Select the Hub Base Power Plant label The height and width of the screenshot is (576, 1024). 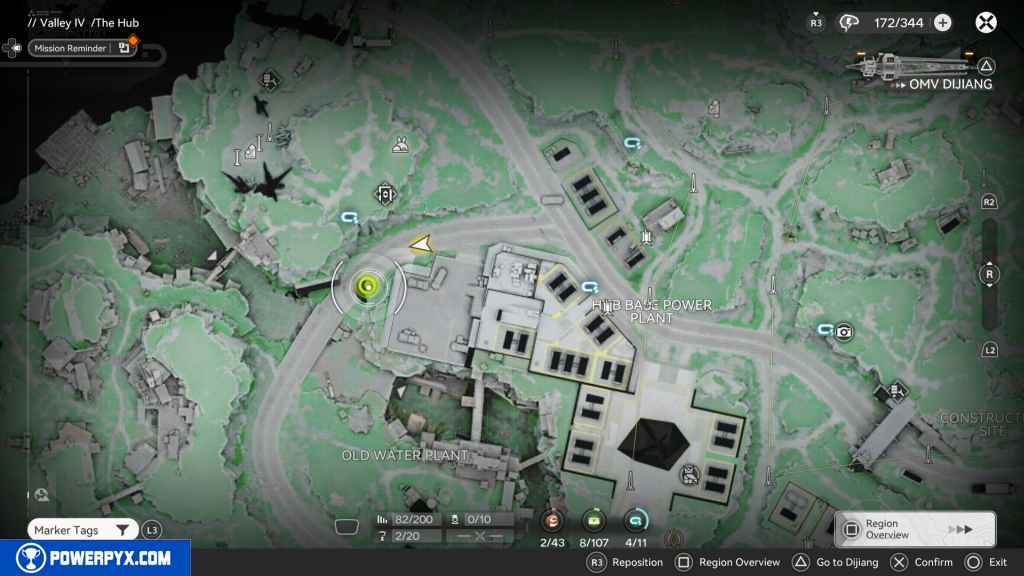652,311
